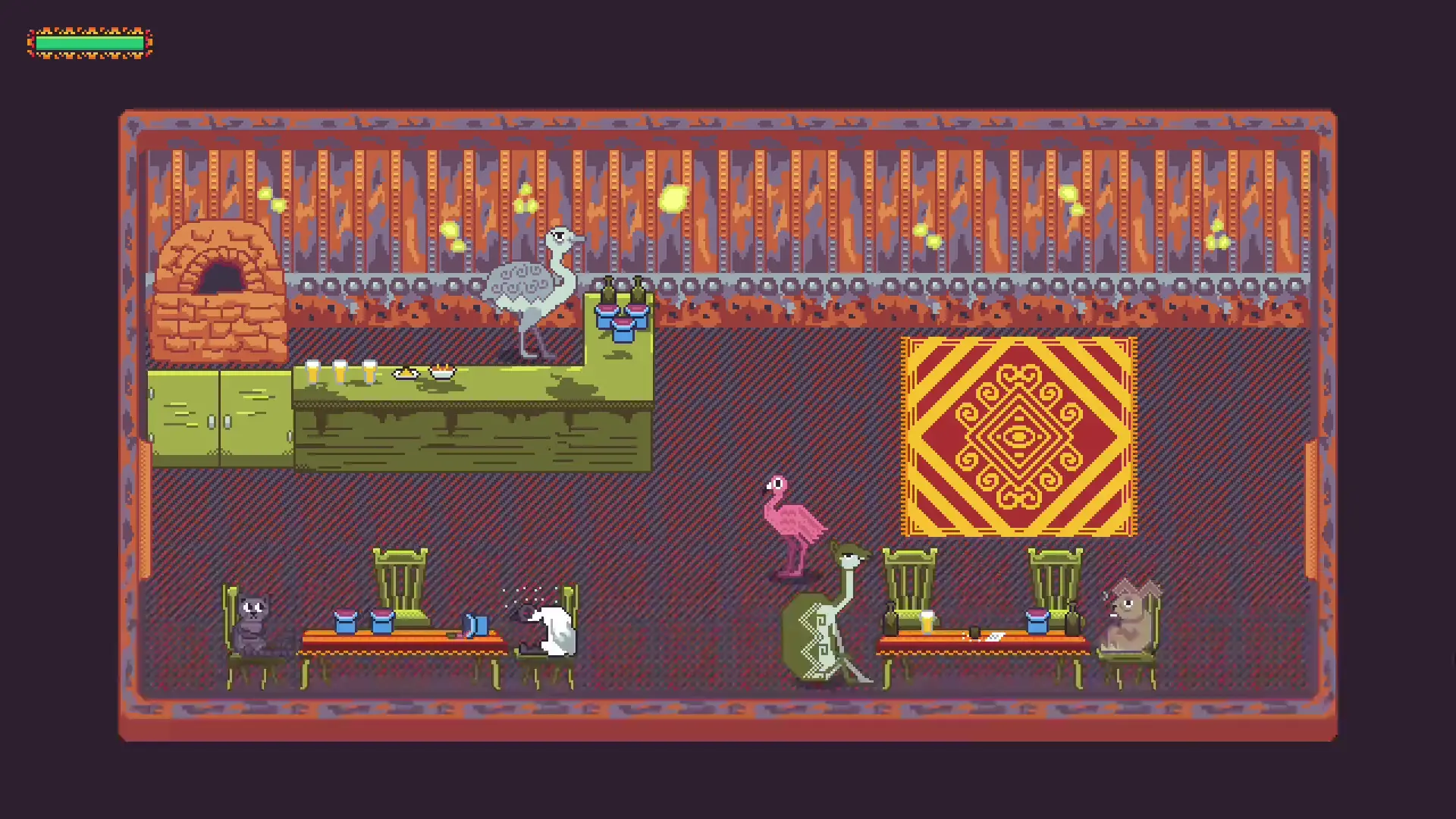Click the green health bar in the top-left corner

89,43
